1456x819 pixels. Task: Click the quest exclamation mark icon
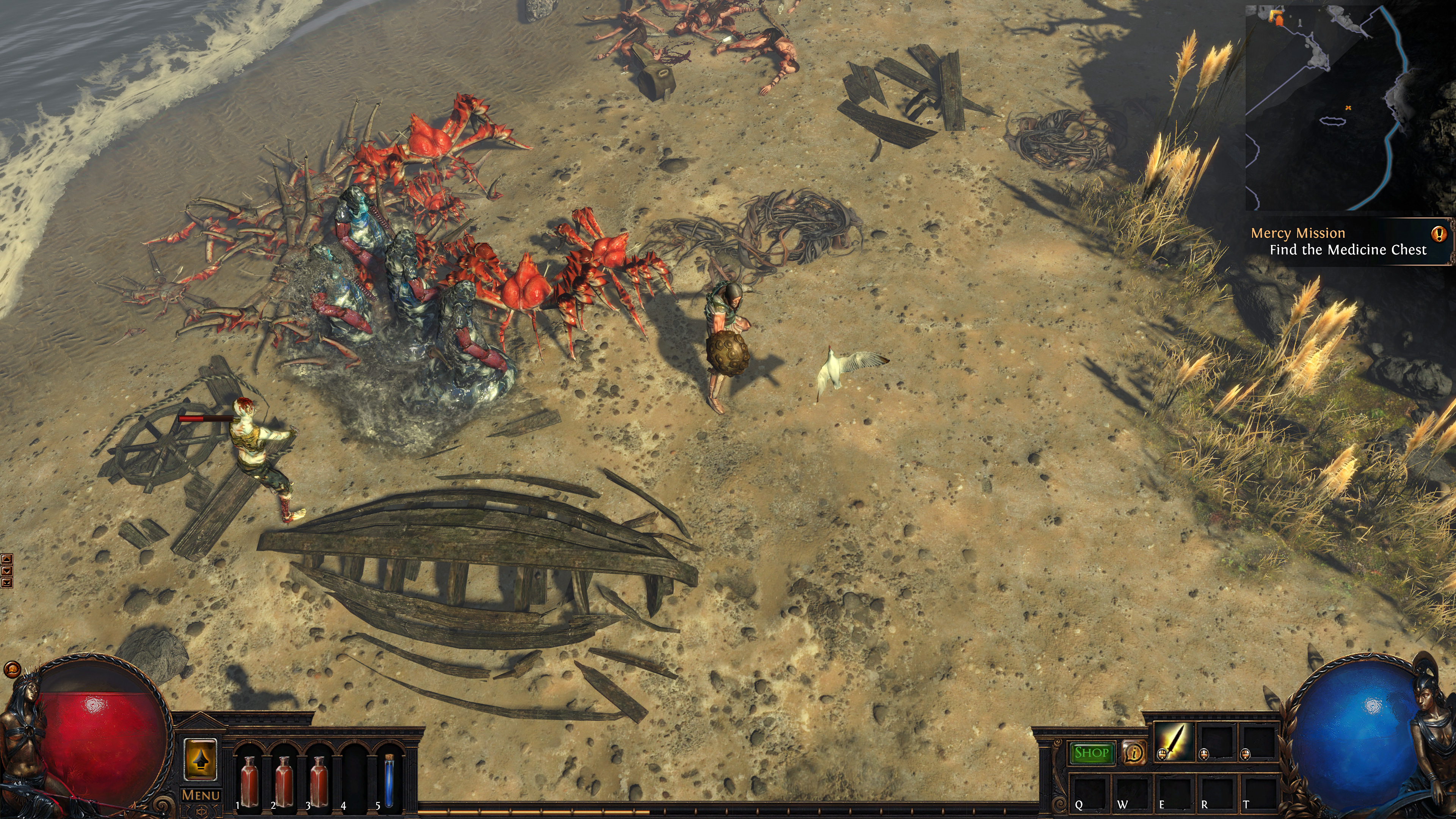1439,234
